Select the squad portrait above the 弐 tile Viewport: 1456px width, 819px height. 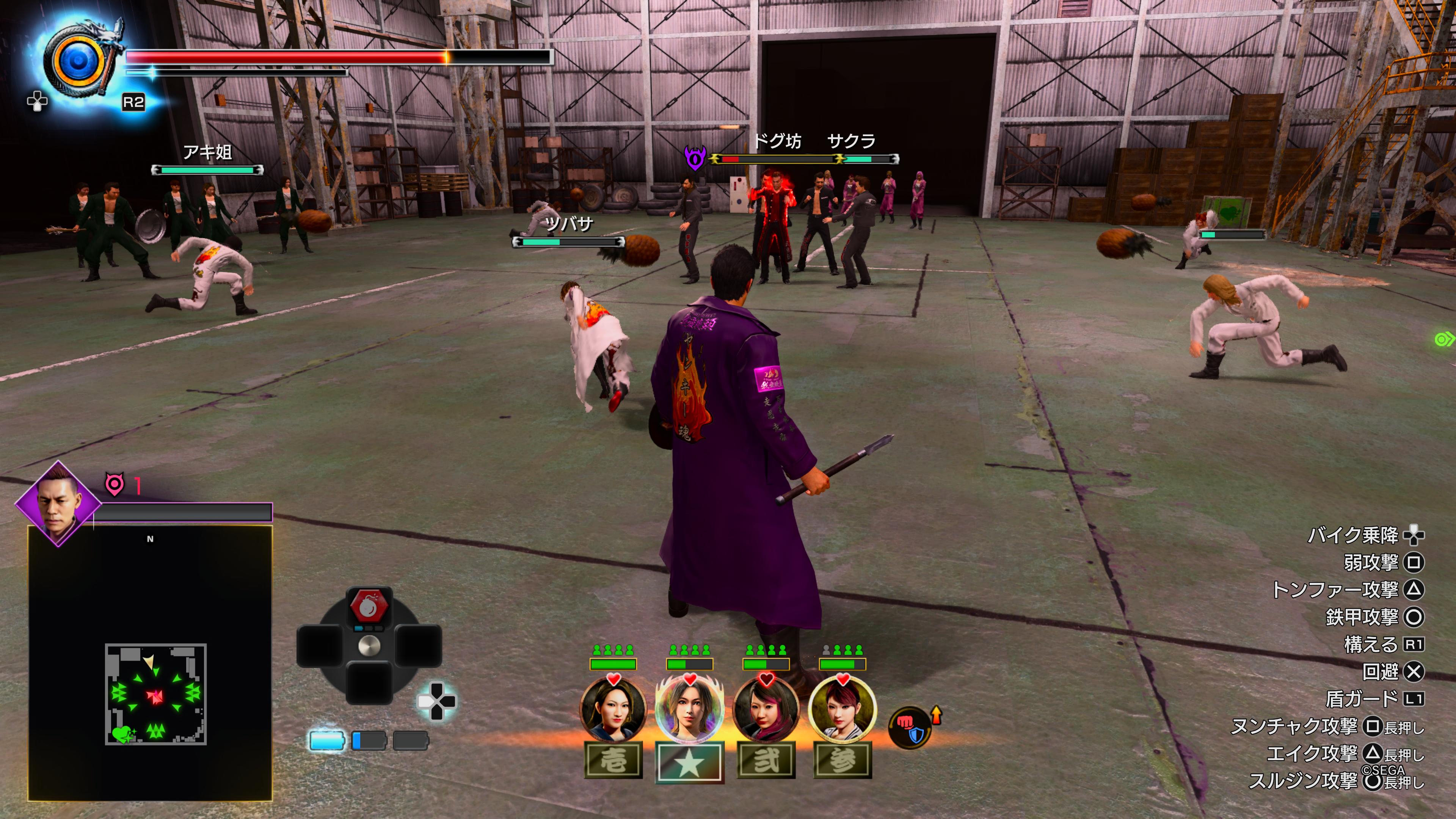[766, 709]
